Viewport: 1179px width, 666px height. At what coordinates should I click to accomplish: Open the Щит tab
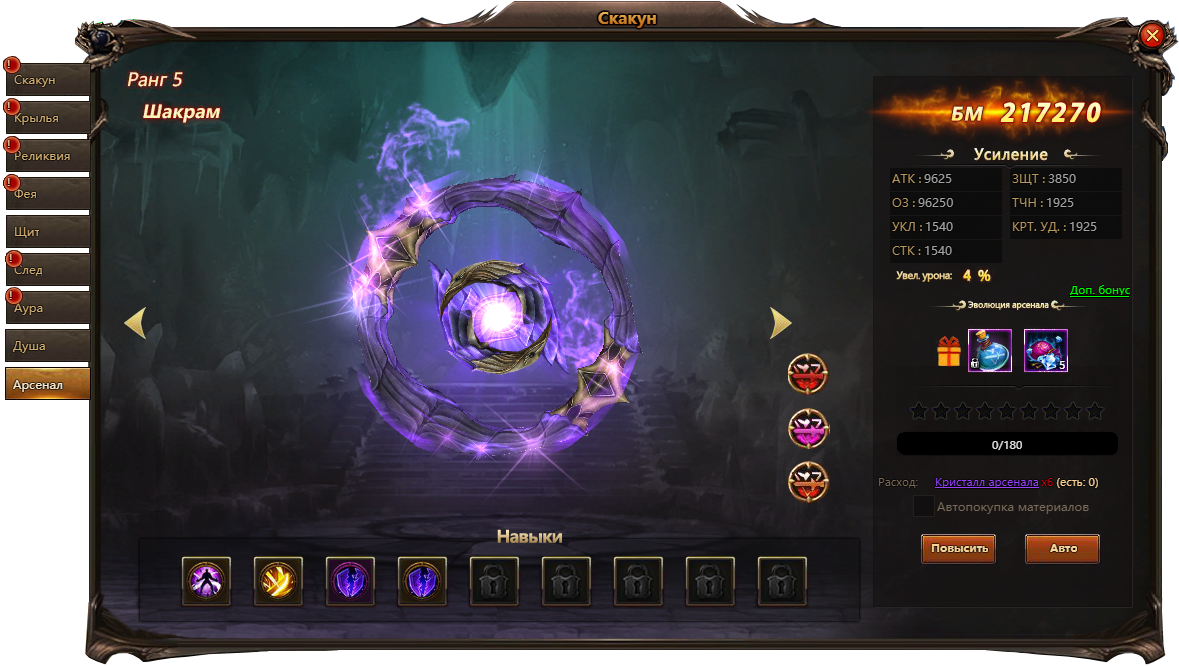[48, 231]
